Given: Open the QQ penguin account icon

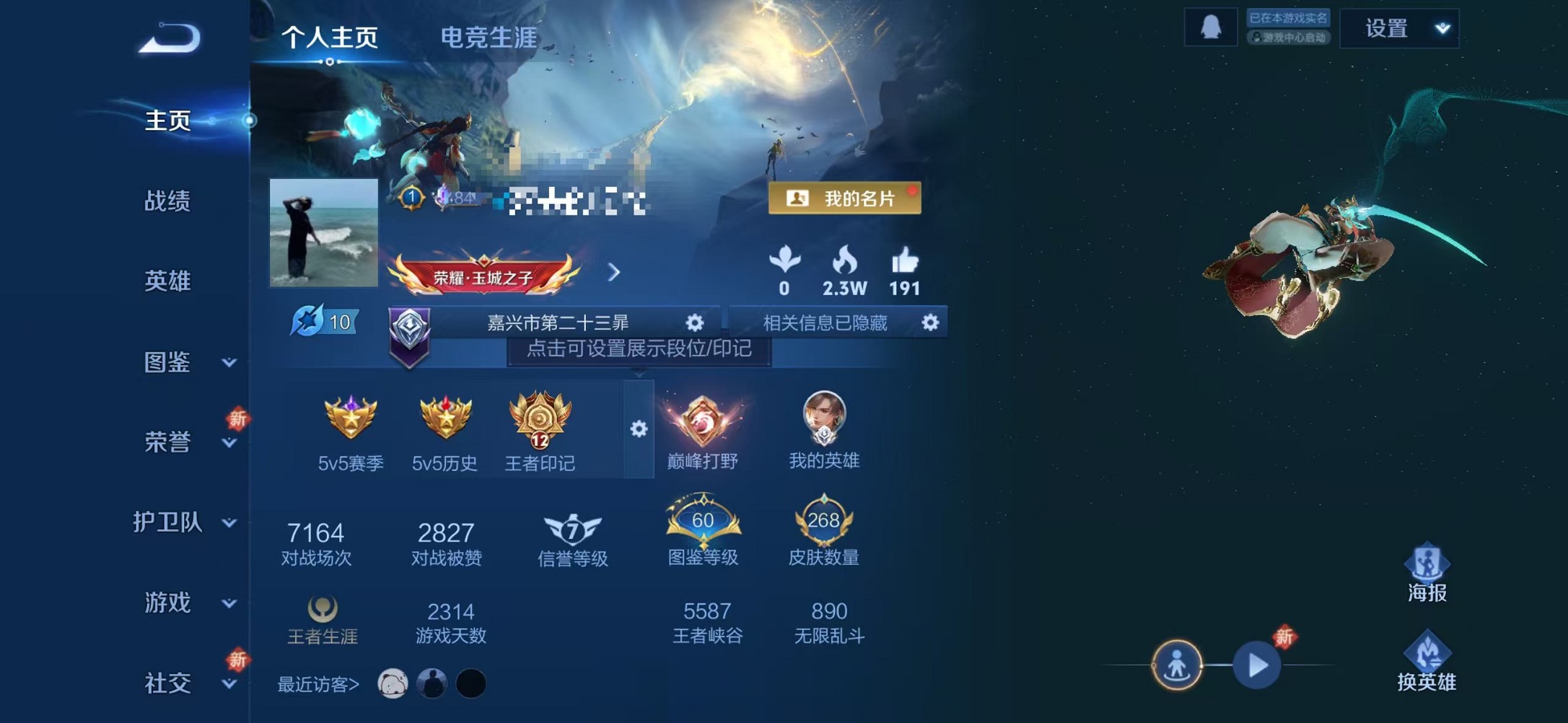Looking at the screenshot, I should [1209, 27].
